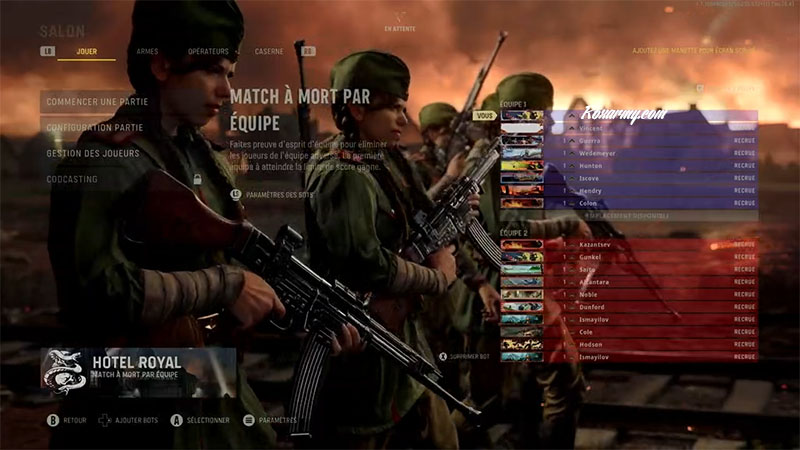Open Gestion des joueurs

click(93, 153)
